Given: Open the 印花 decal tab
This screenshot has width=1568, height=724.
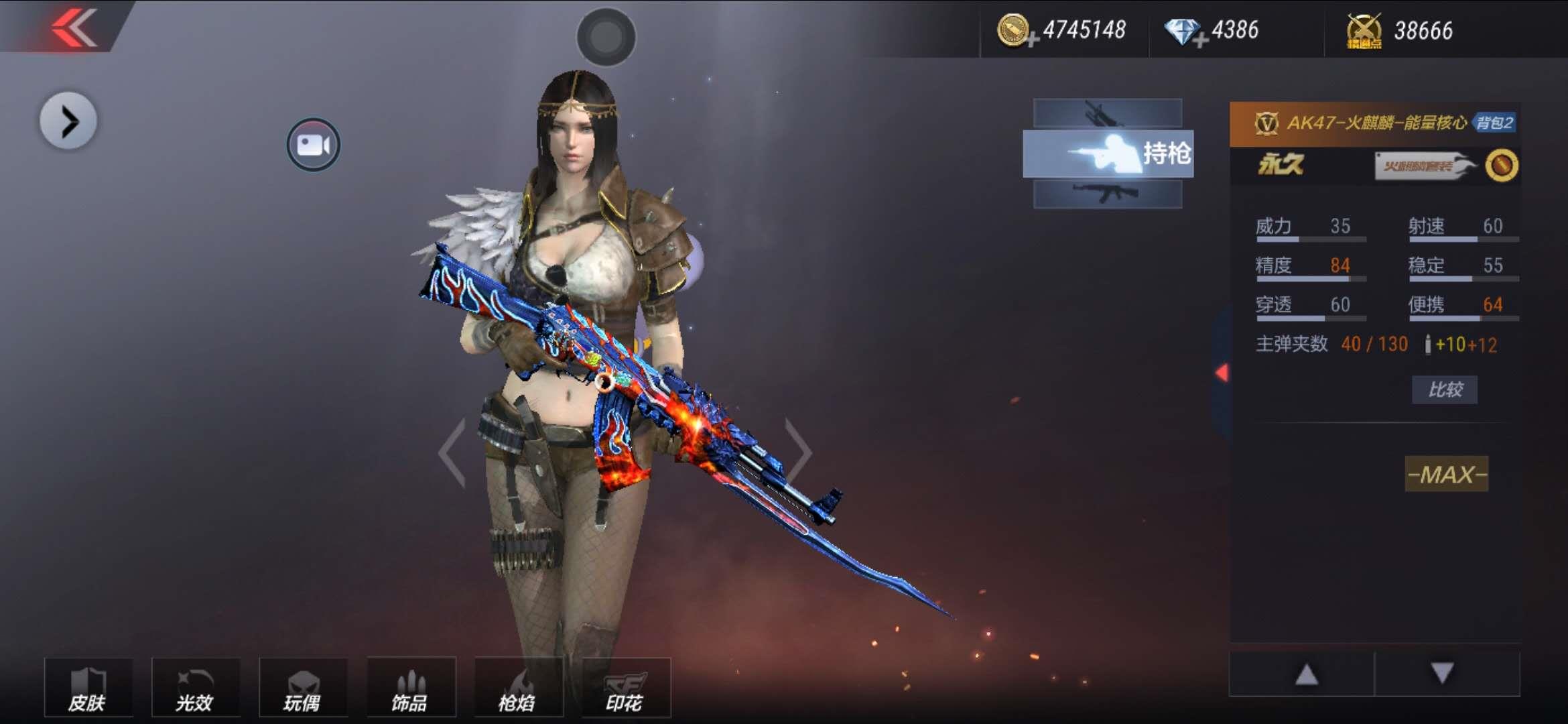Looking at the screenshot, I should [x=625, y=688].
